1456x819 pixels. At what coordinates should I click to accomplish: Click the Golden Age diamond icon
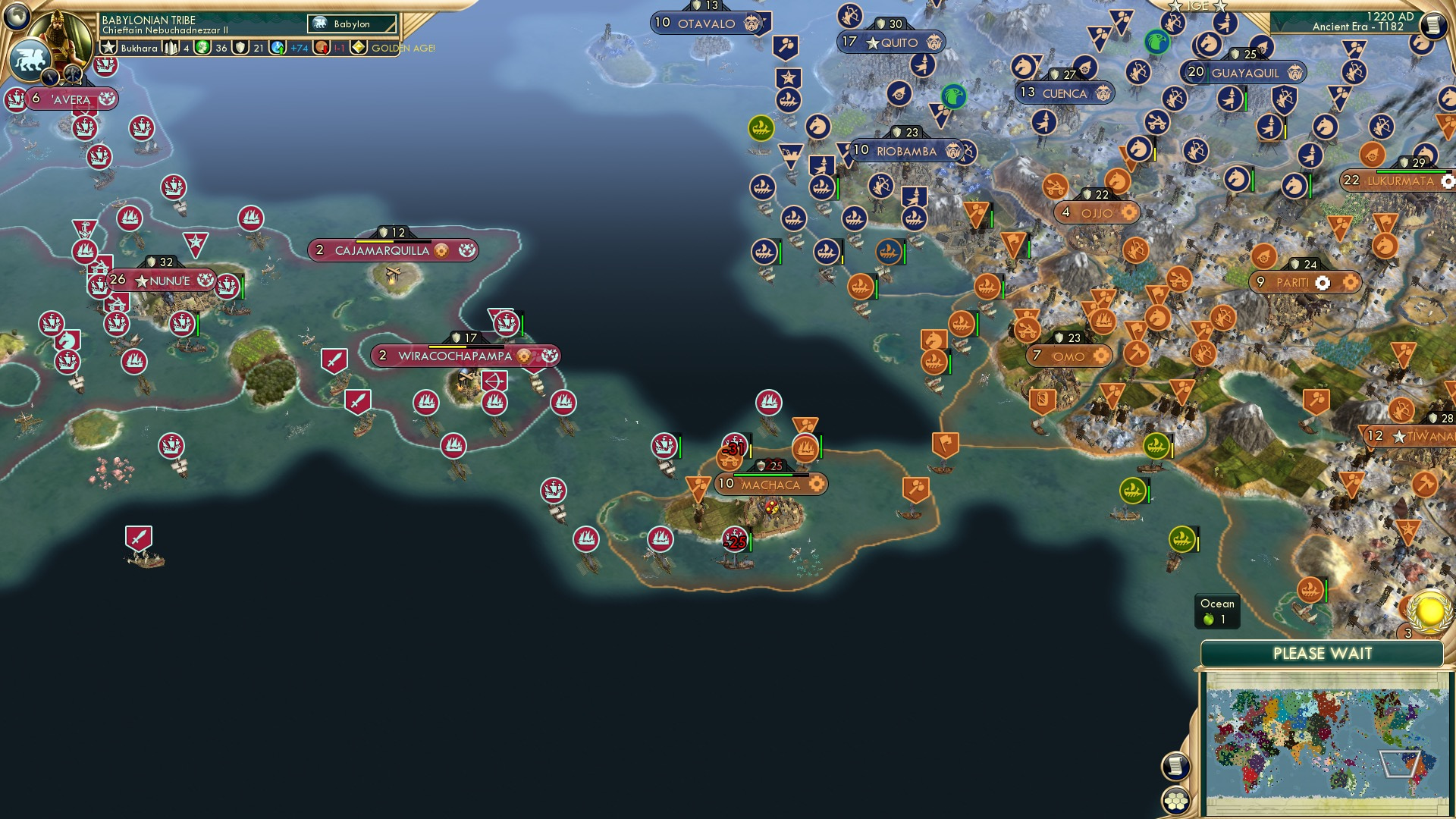[356, 48]
